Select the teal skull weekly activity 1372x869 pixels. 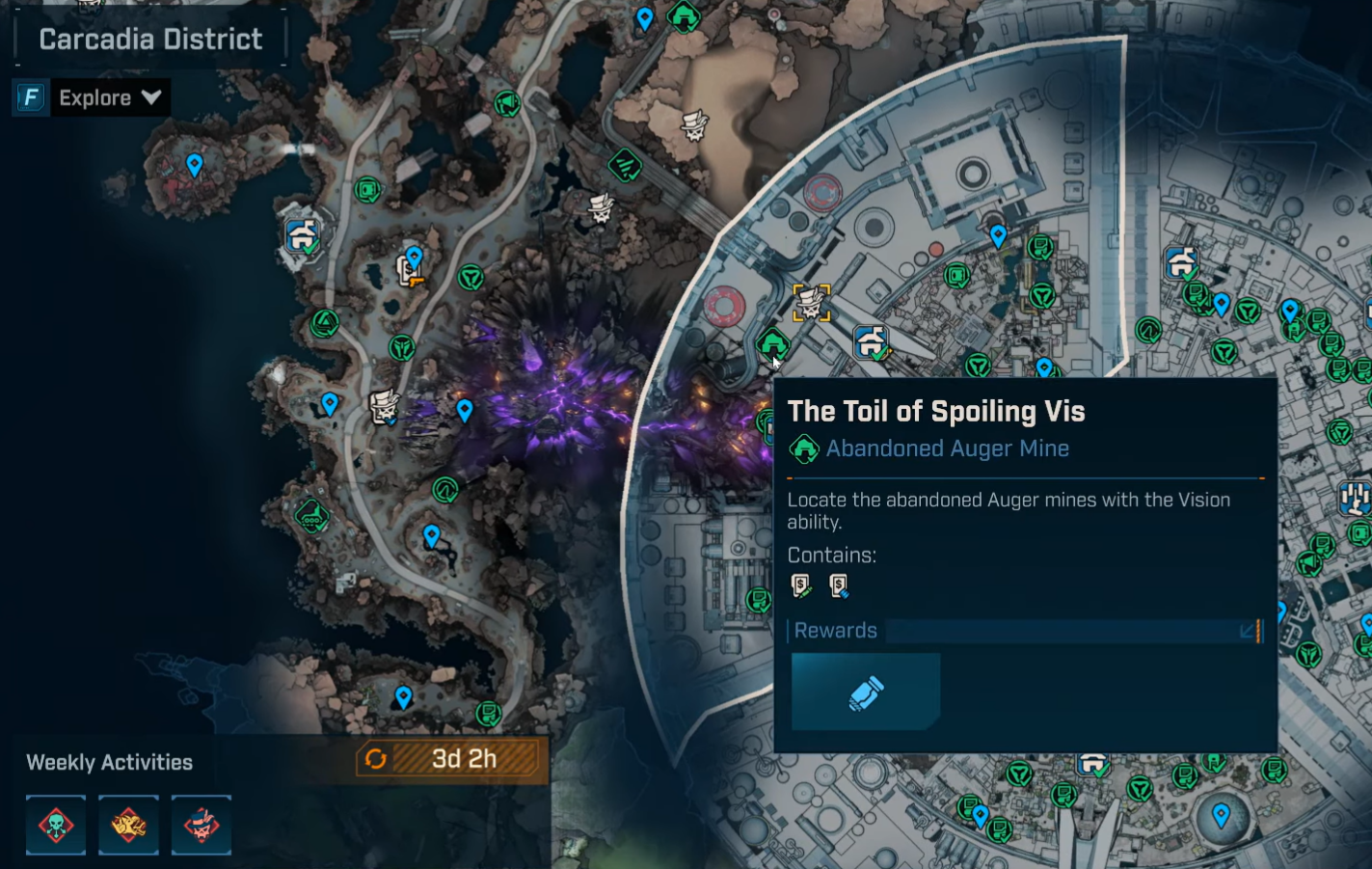[56, 826]
